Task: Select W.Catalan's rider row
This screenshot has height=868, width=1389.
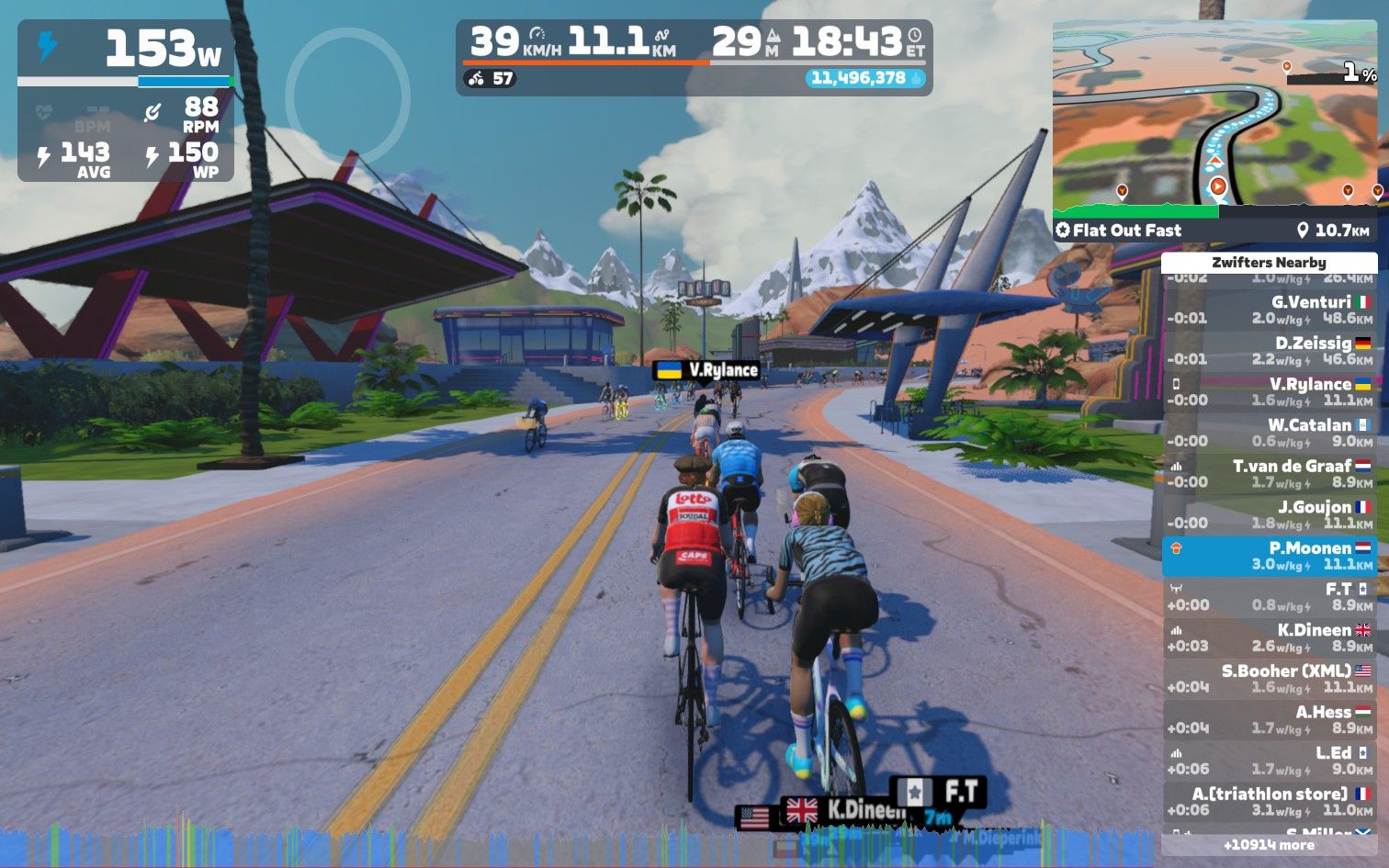Action: pyautogui.click(x=1269, y=433)
